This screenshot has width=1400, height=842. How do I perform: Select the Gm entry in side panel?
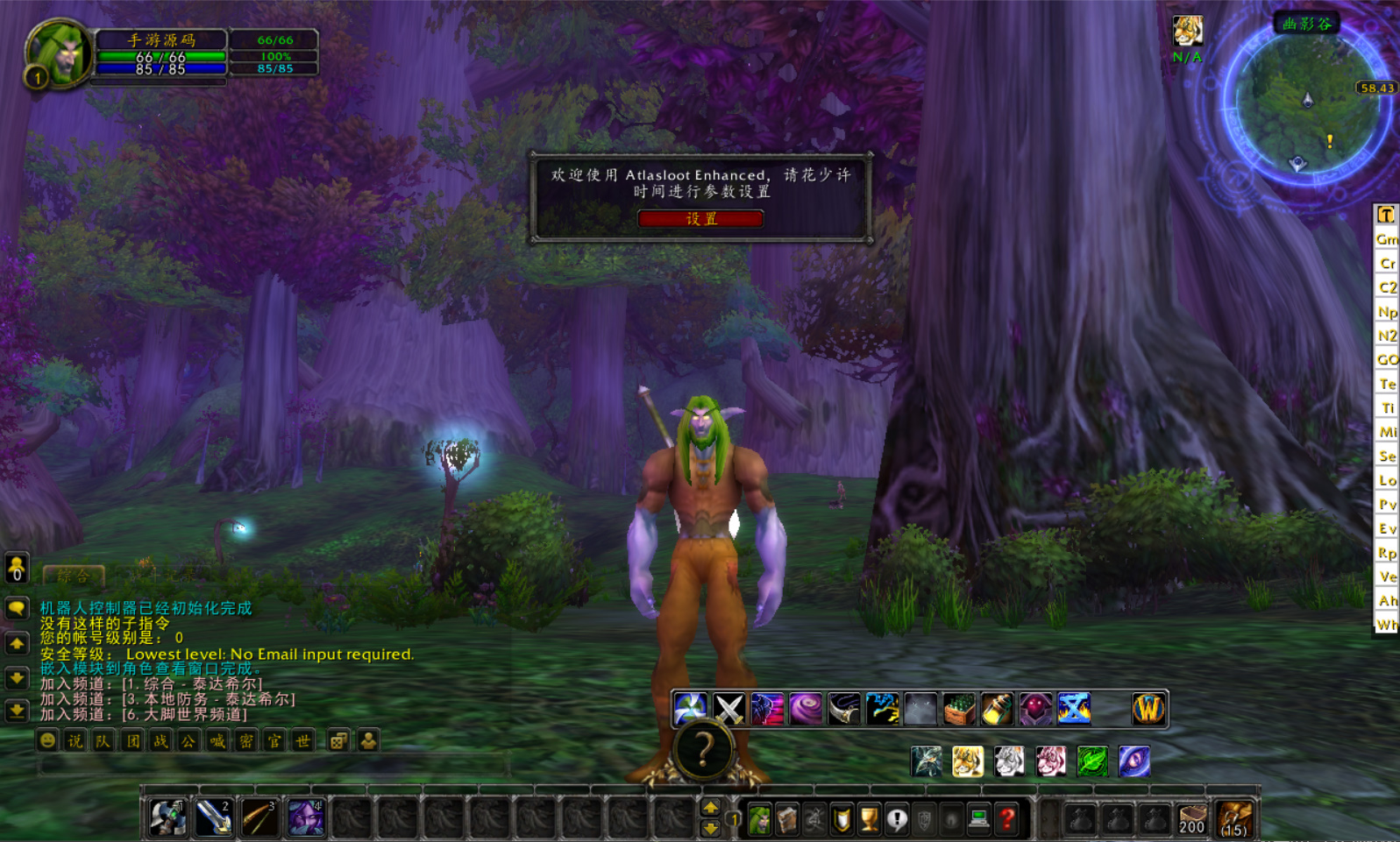pyautogui.click(x=1386, y=239)
